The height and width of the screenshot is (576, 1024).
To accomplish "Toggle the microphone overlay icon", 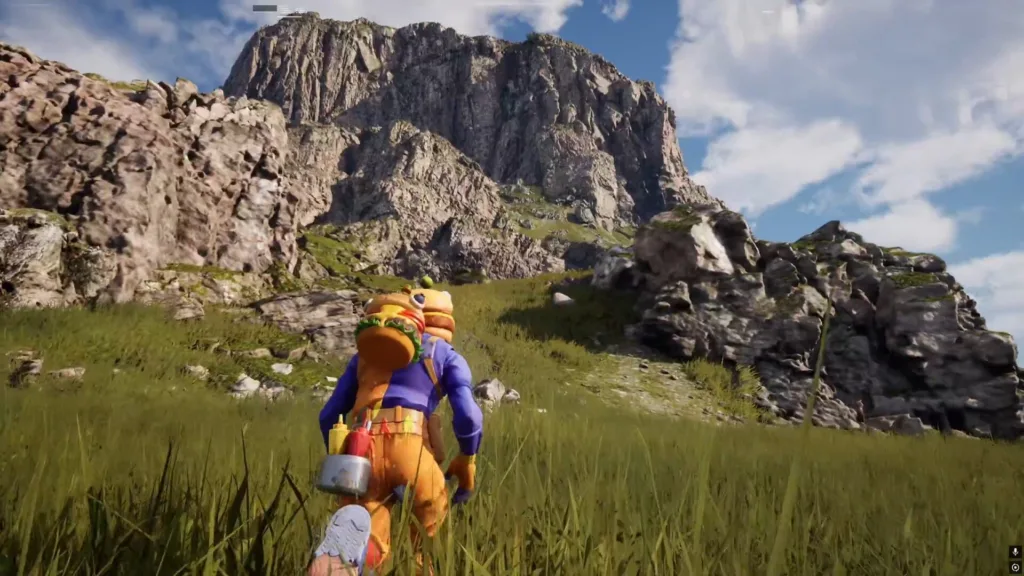I will coord(1015,552).
